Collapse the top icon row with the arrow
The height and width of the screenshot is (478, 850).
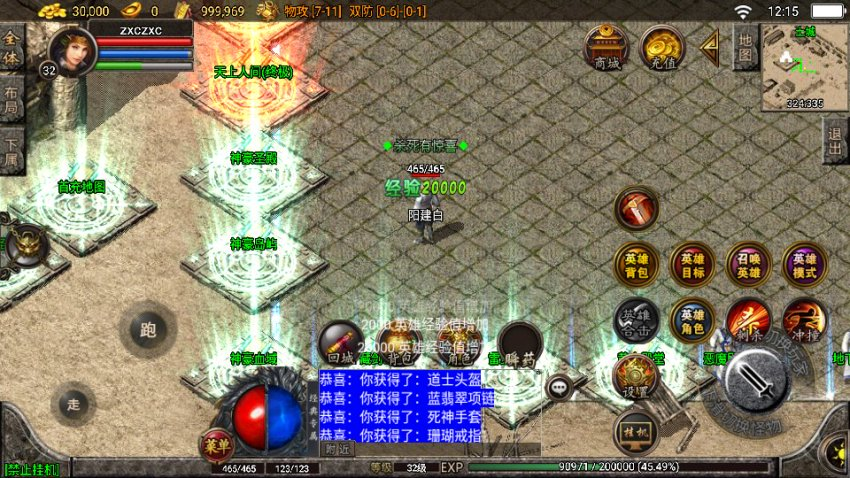pos(710,47)
